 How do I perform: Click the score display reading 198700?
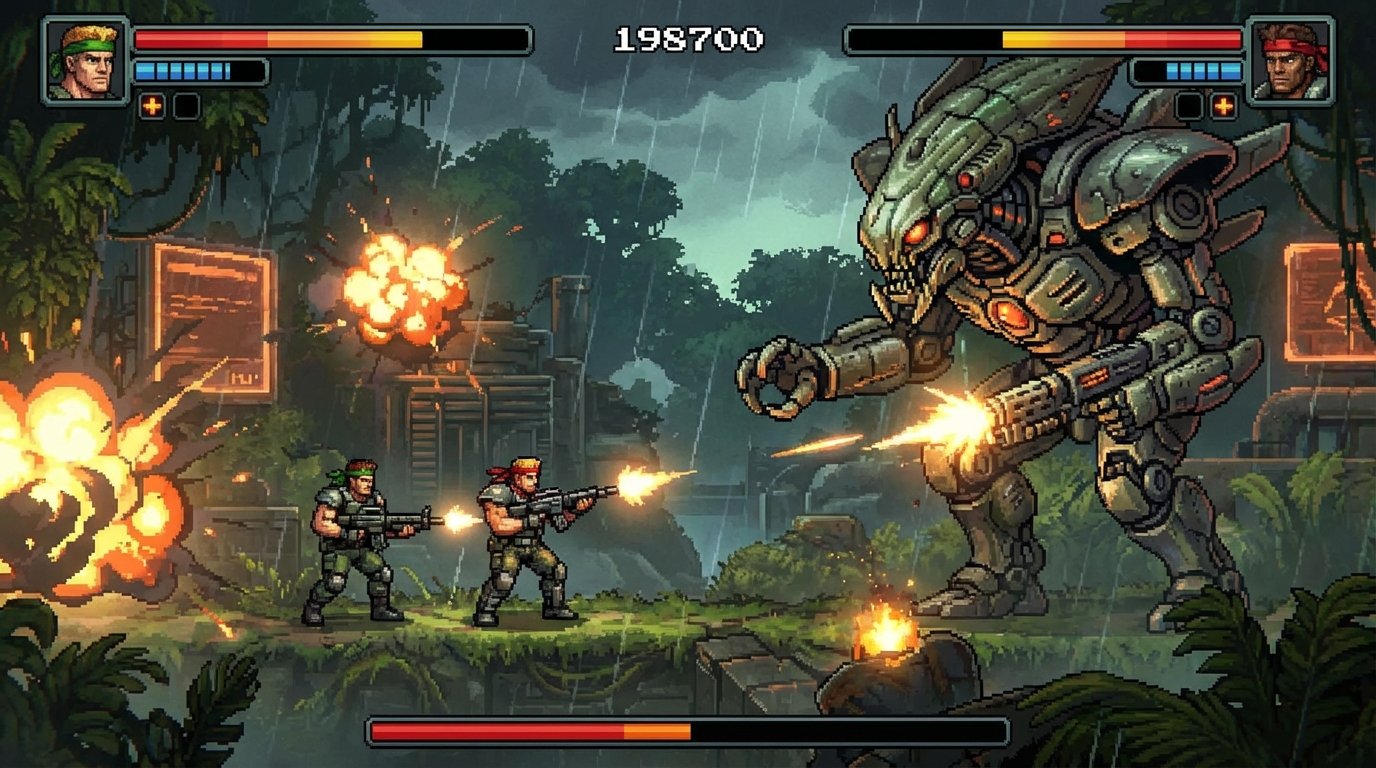click(x=689, y=38)
